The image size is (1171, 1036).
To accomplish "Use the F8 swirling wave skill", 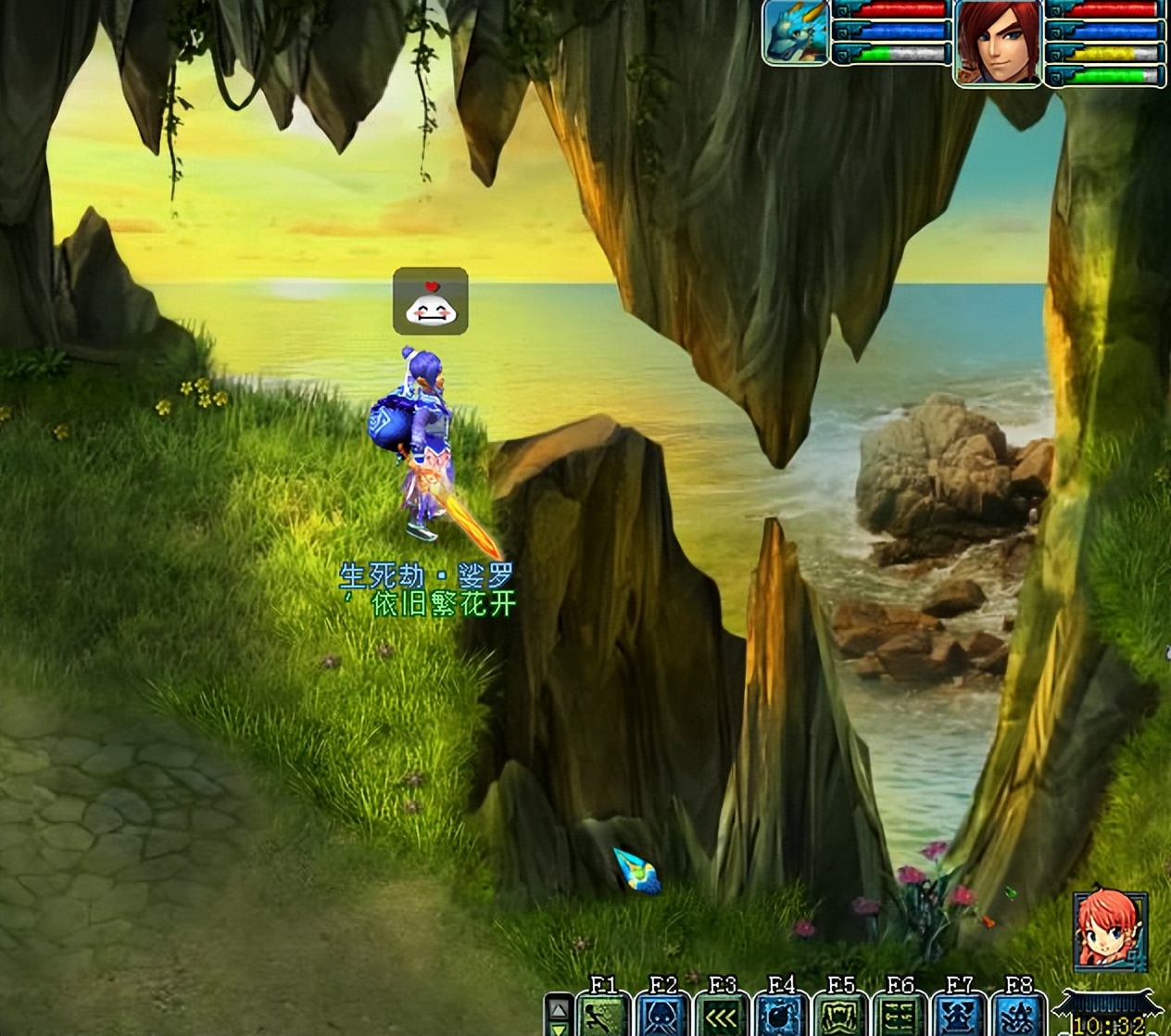I will point(1019,1015).
